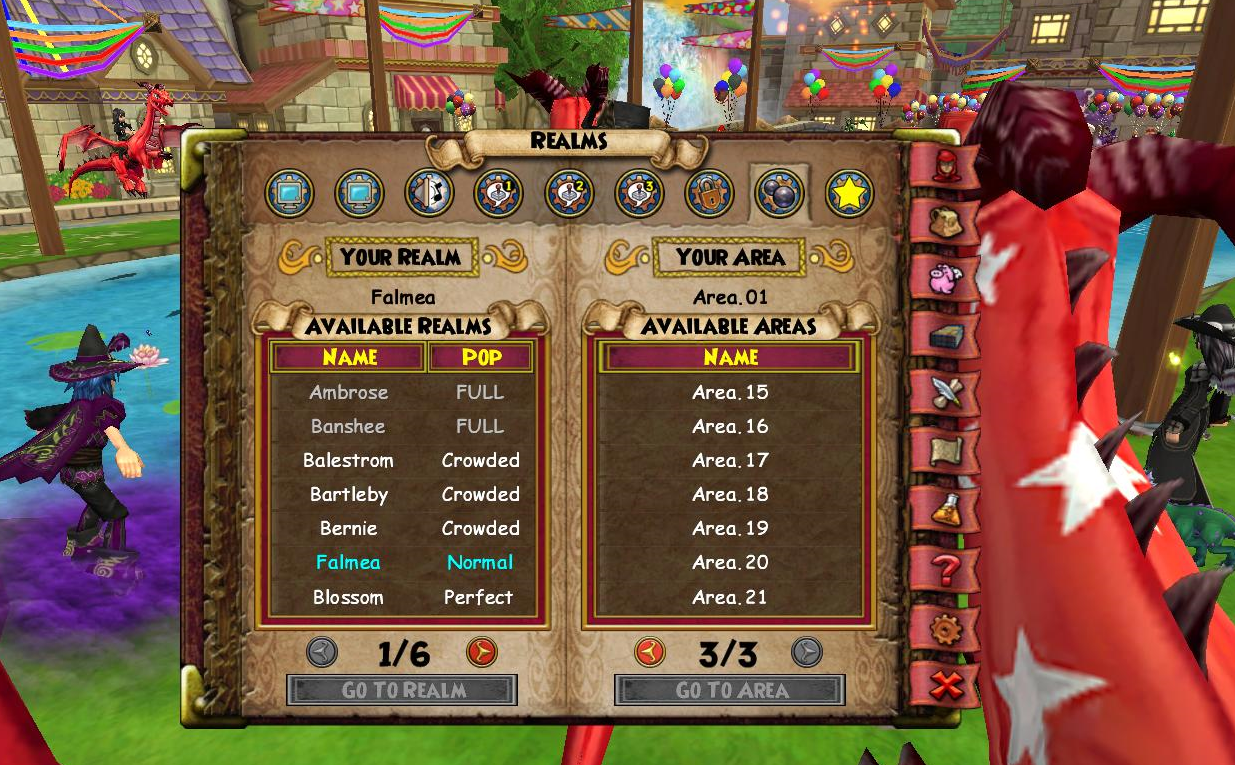Select Area 20 in the area list

click(x=730, y=563)
